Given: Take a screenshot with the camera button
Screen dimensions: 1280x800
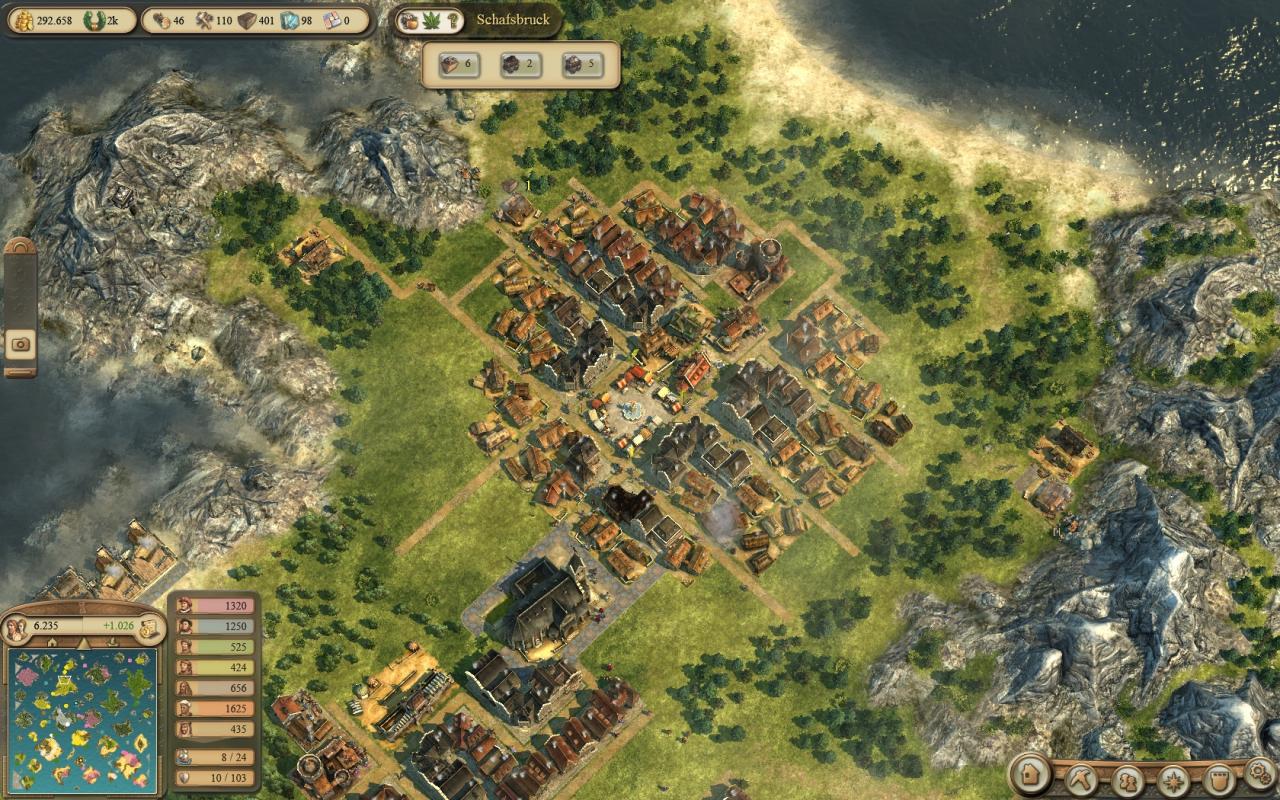Looking at the screenshot, I should click(x=20, y=345).
